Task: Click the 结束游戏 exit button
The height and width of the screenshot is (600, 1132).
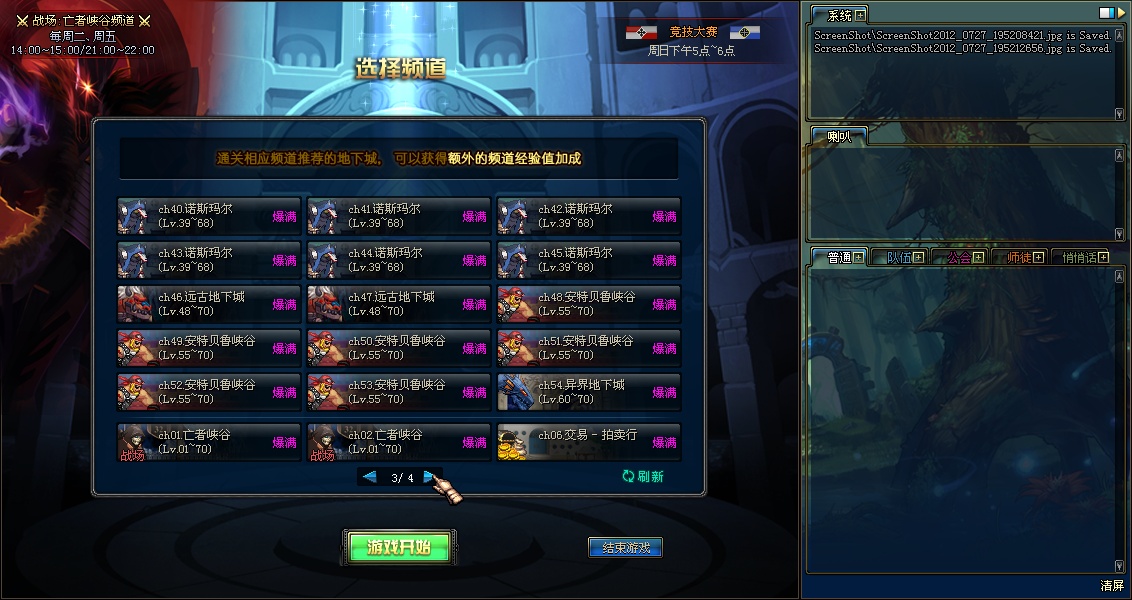Action: click(625, 548)
